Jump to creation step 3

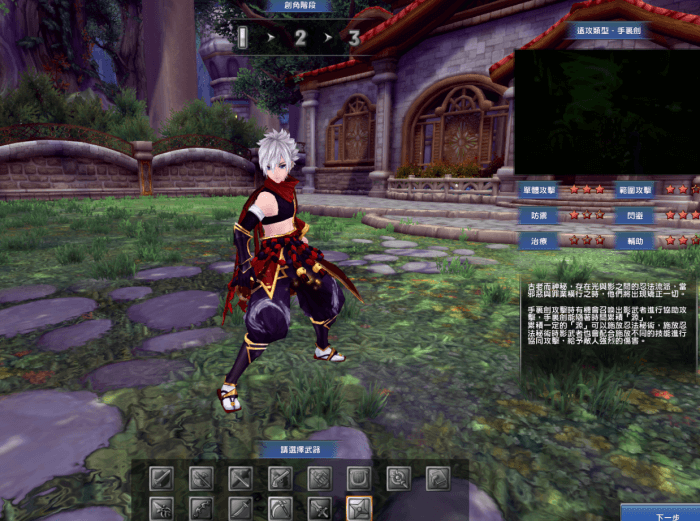point(354,39)
